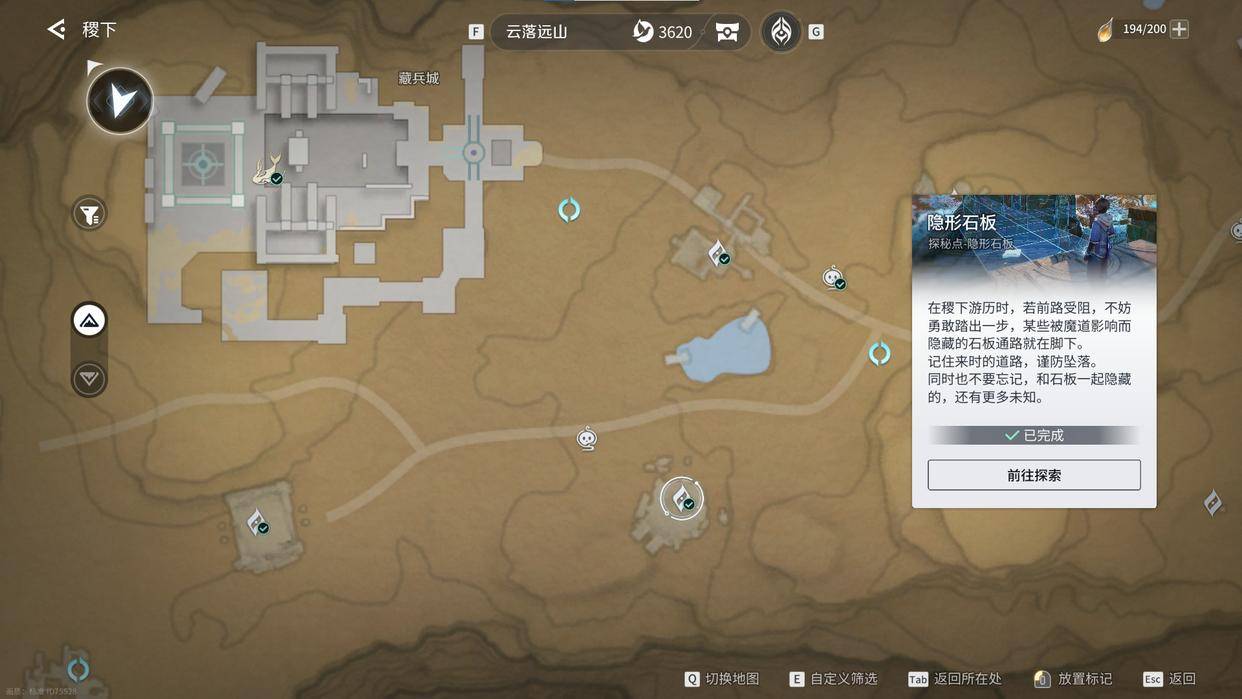The height and width of the screenshot is (699, 1242).
Task: Center map using the compass arrow icon
Action: point(120,100)
